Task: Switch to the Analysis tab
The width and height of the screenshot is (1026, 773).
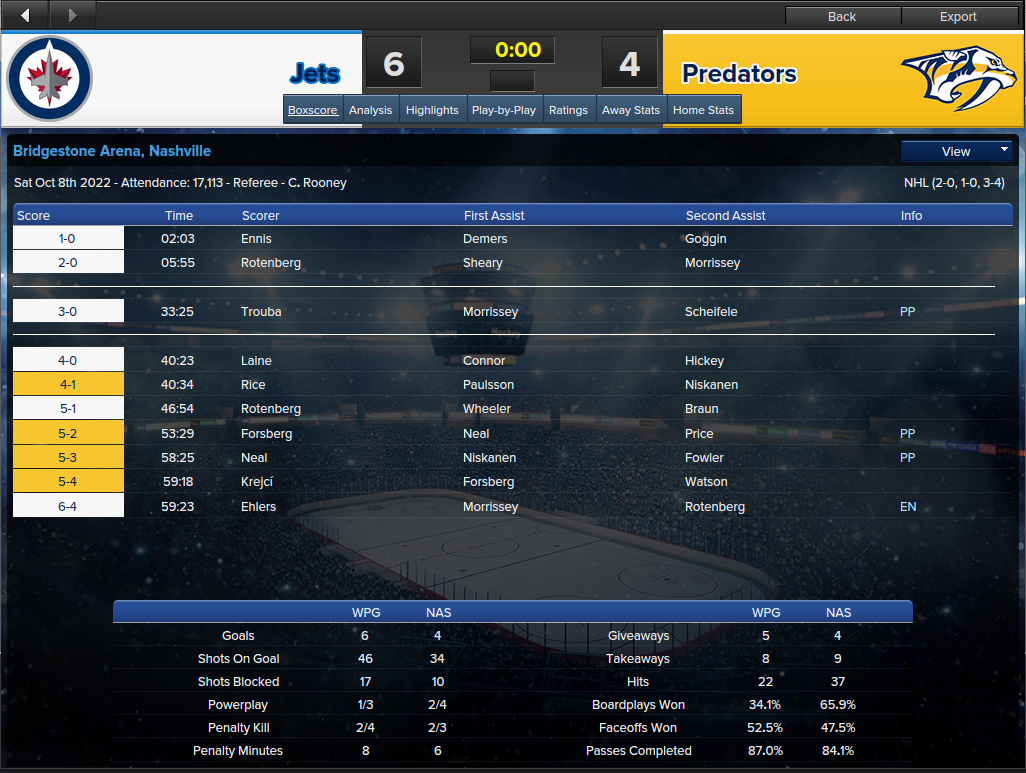Action: [370, 110]
